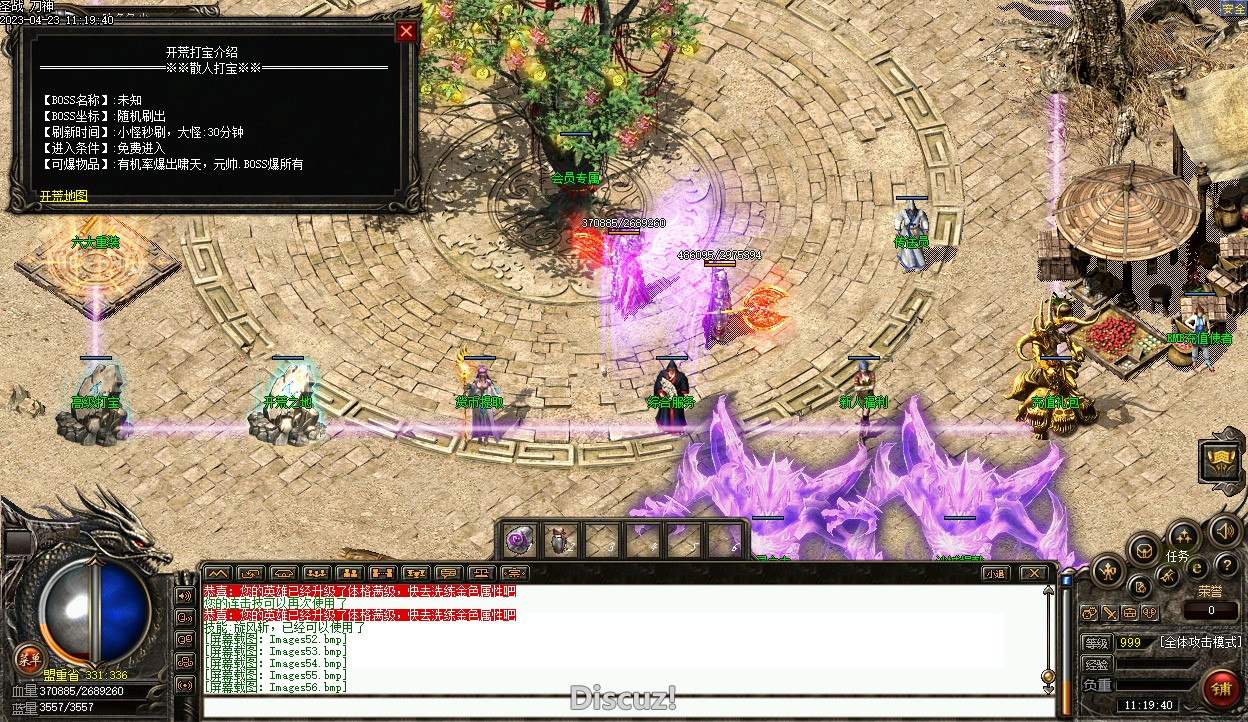This screenshot has width=1248, height=722.
Task: Click the round 'e' icon
Action: 1196,568
